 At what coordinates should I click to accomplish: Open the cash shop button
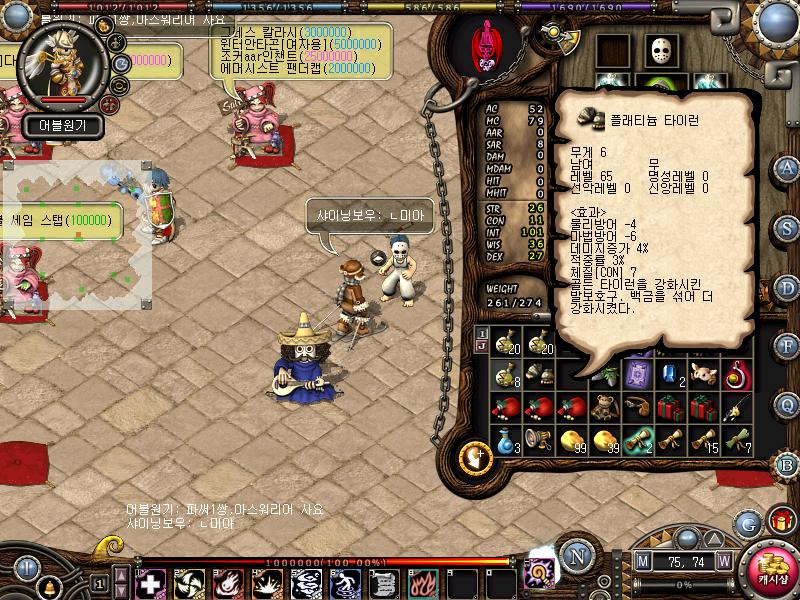(x=772, y=572)
